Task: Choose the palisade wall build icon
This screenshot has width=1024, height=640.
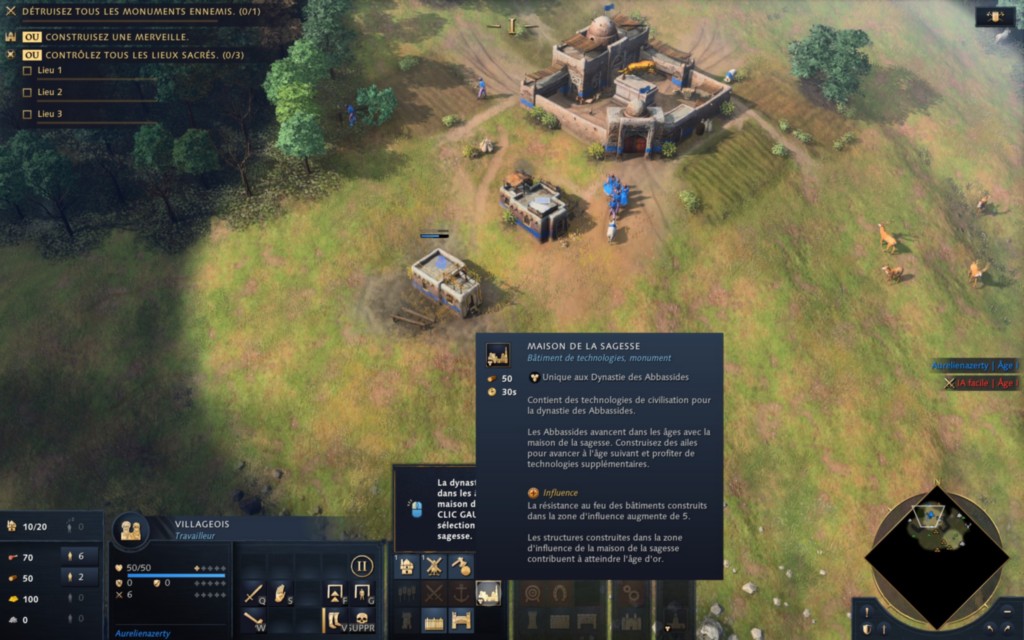Action: [x=433, y=622]
